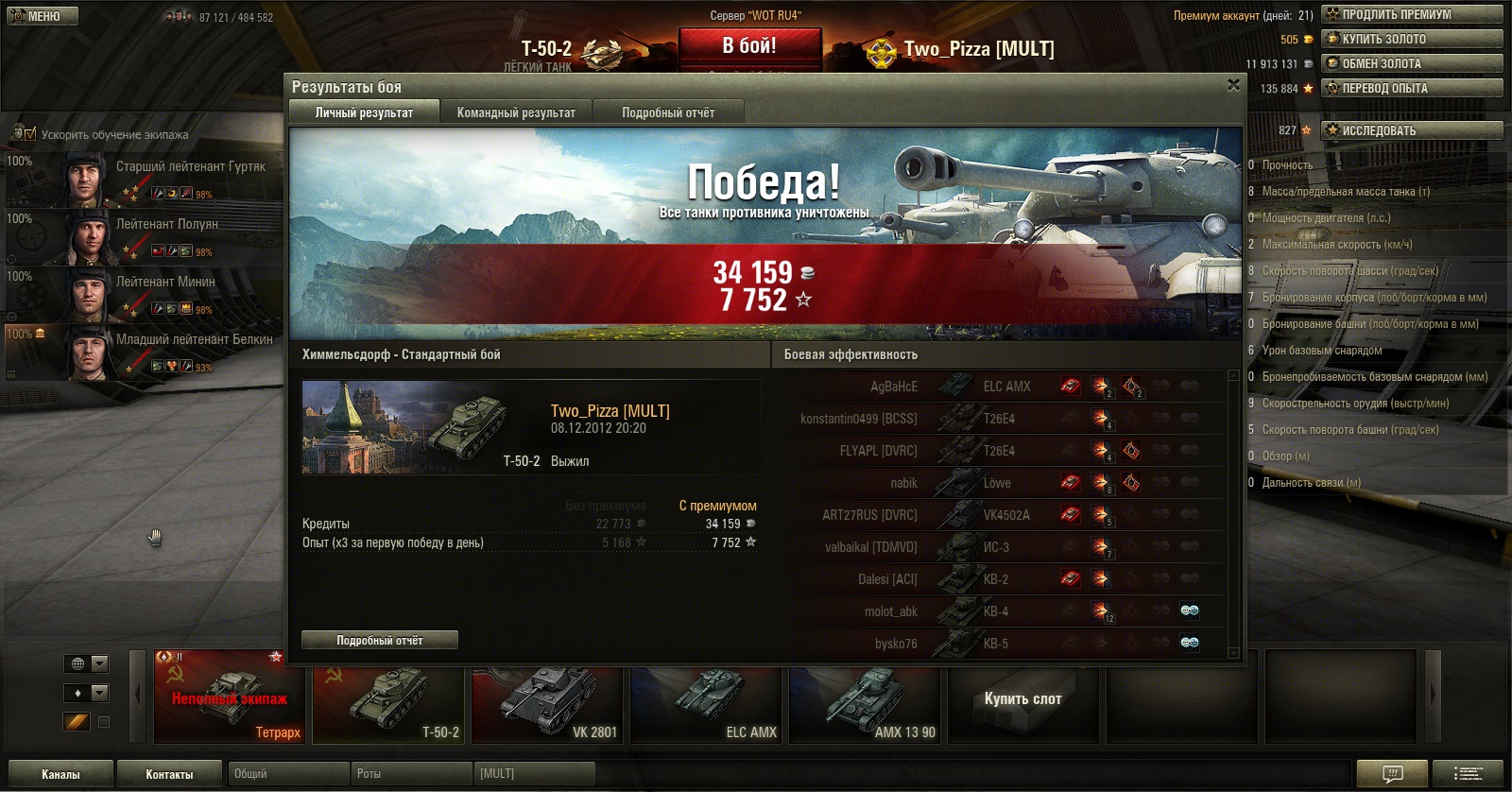Image resolution: width=1512 pixels, height=792 pixels.
Task: Click the Подробный отчёт button below results
Action: (380, 640)
